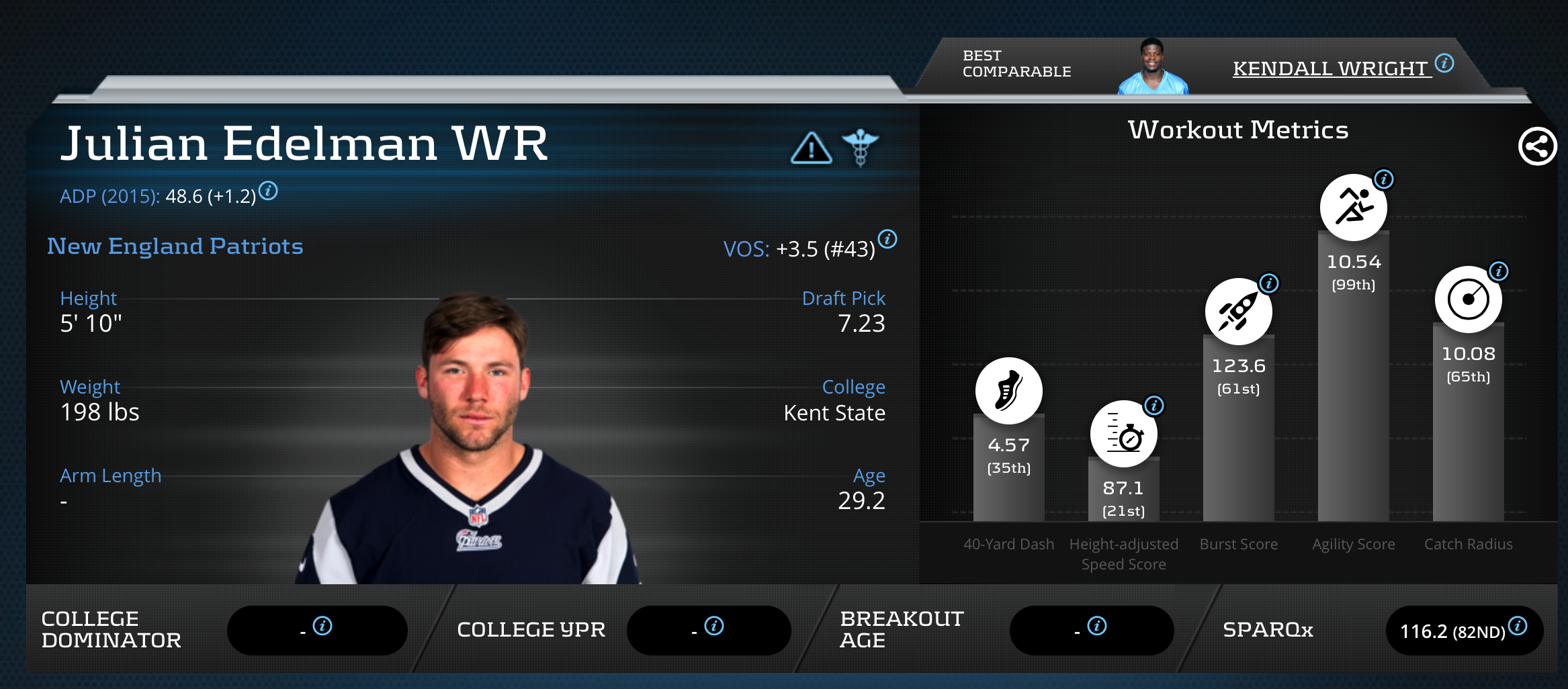1568x689 pixels.
Task: Show info for Breakout Age
Action: 1097,626
